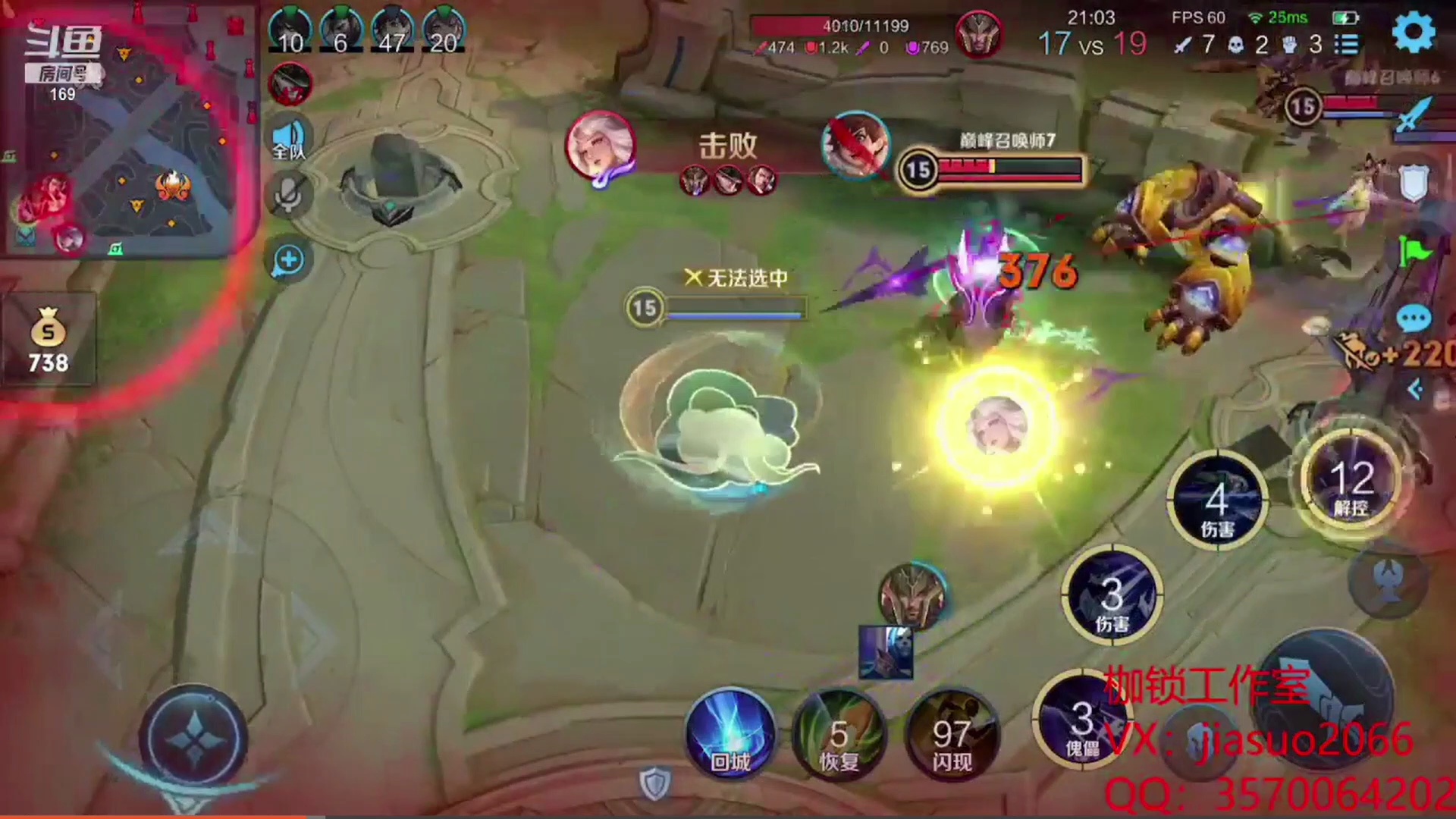Select the helmeted hero target portrait
Image resolution: width=1456 pixels, height=819 pixels.
[912, 595]
